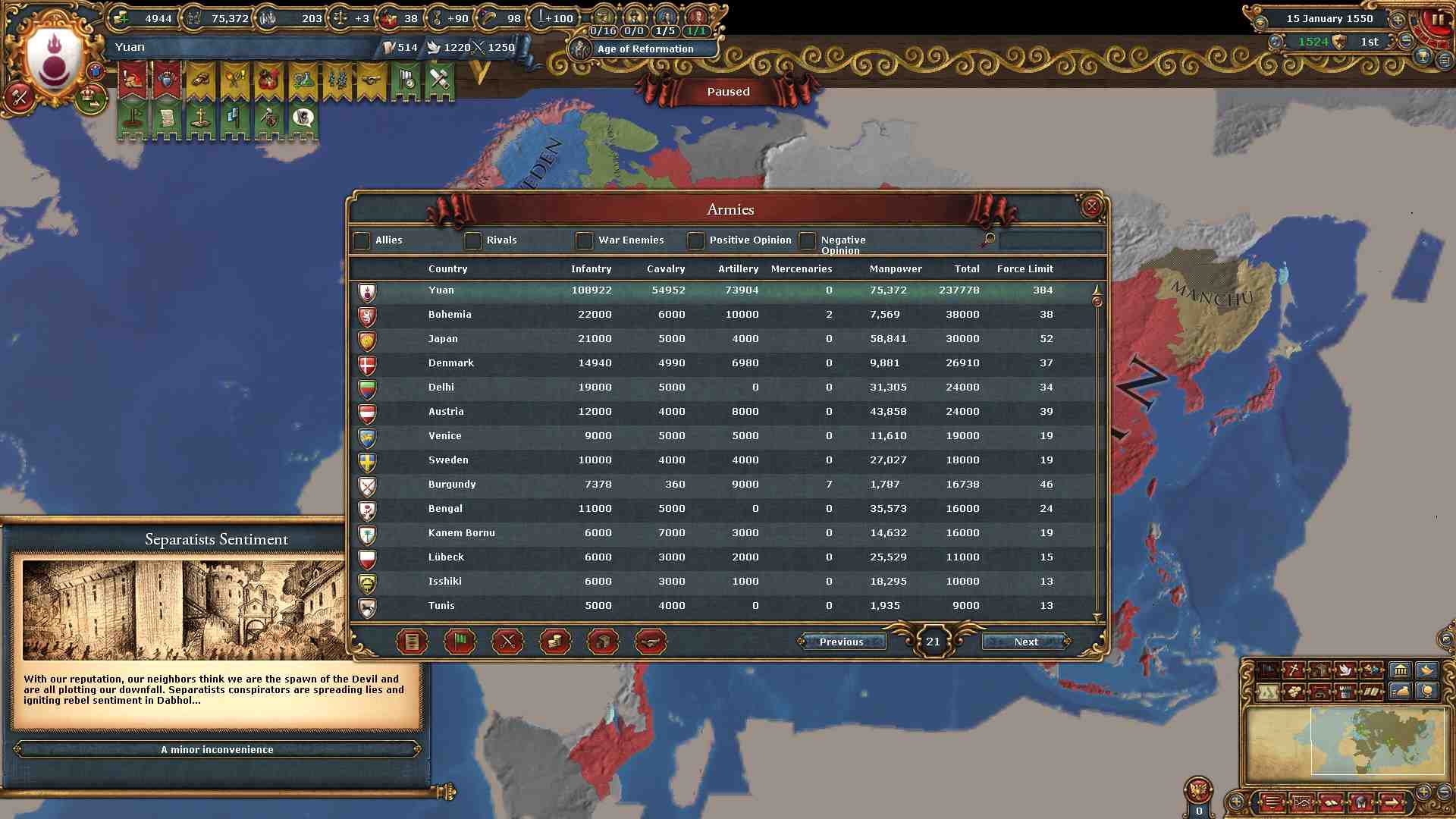Toggle the Allies filter checkbox
Screen dimensions: 1456x819
pos(362,240)
